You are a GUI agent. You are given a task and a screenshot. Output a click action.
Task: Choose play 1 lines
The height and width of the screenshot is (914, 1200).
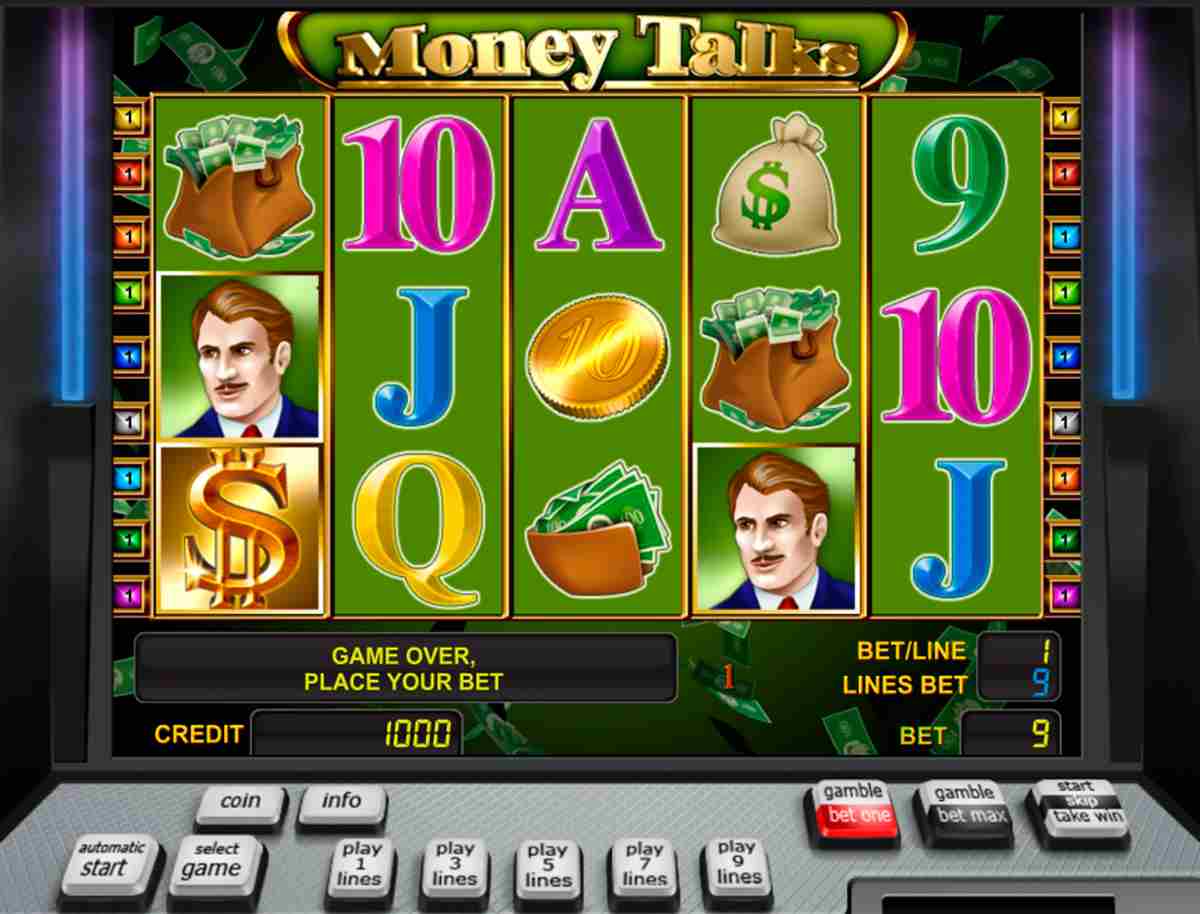tap(360, 864)
